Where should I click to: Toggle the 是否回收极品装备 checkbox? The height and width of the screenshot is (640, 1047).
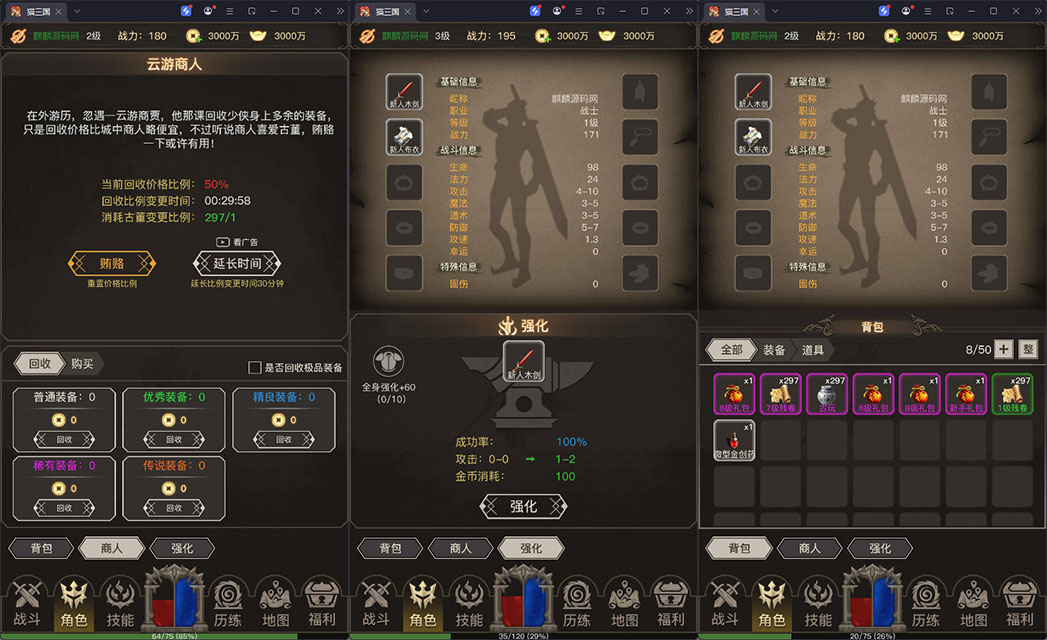click(255, 368)
